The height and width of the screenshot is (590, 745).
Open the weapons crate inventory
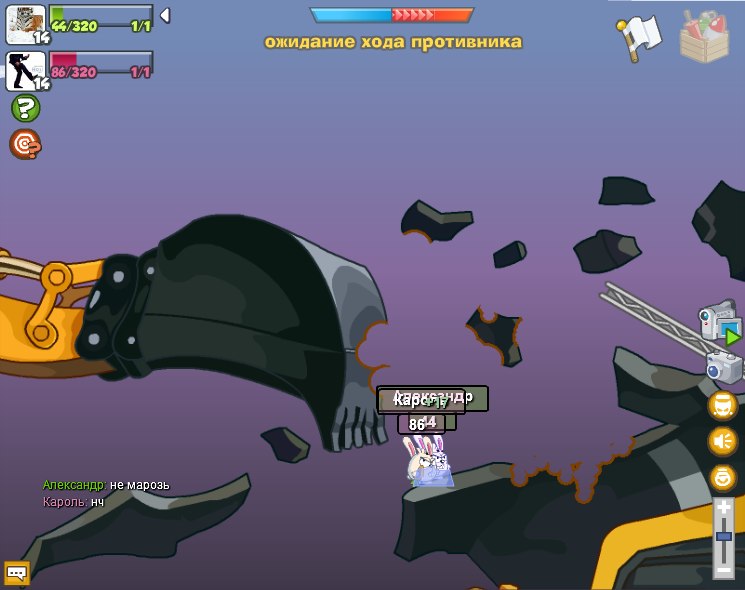coord(704,37)
